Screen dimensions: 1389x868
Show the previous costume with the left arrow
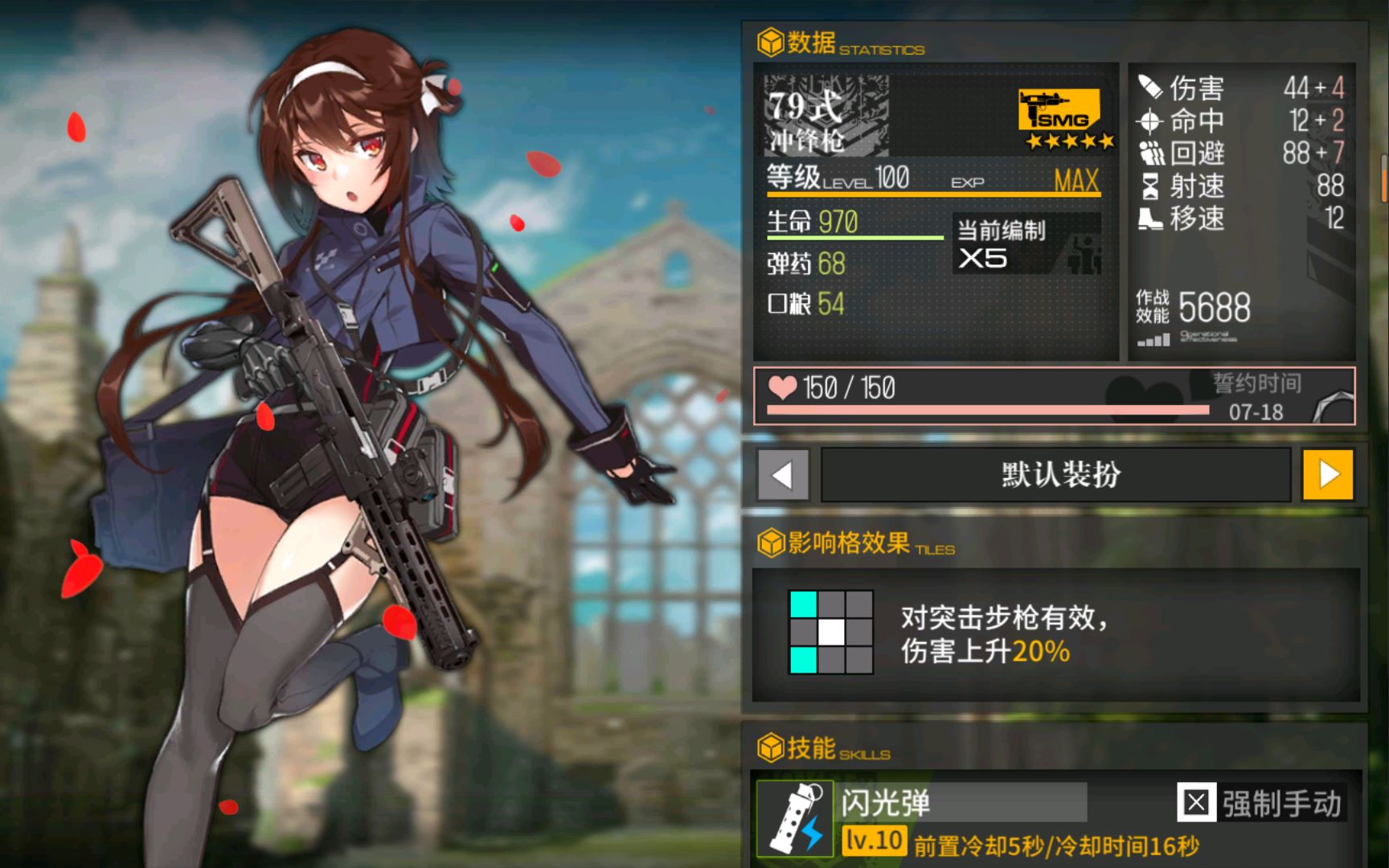click(x=782, y=475)
